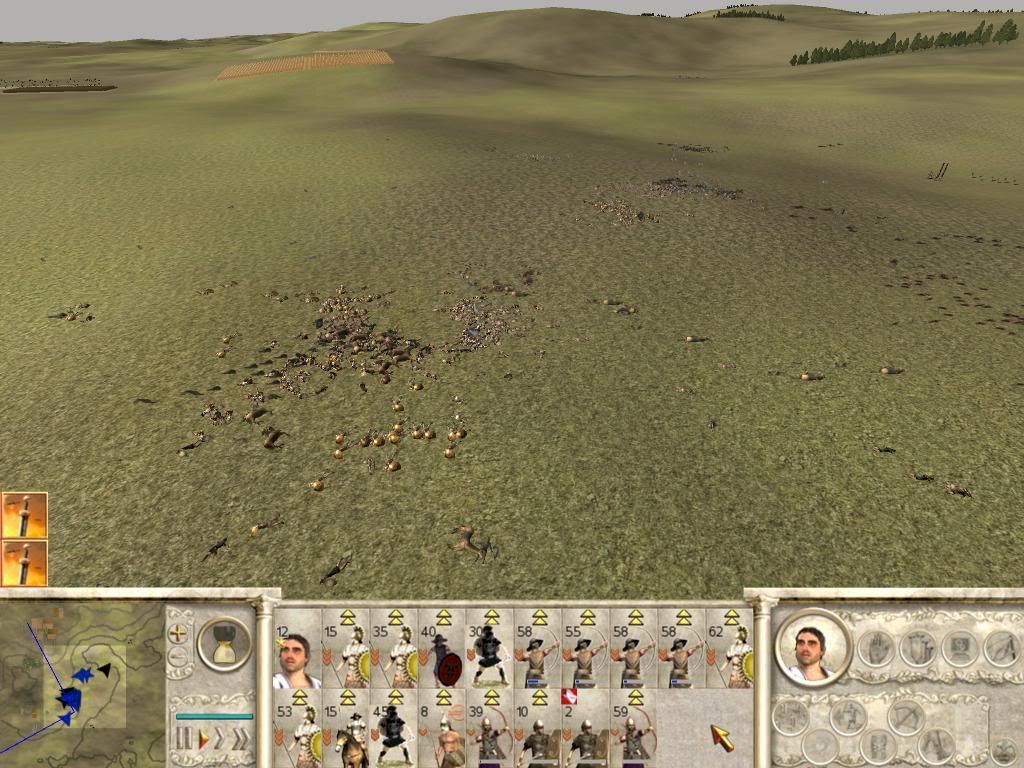Click the battlefield minimap
1024x768 pixels.
[x=82, y=678]
